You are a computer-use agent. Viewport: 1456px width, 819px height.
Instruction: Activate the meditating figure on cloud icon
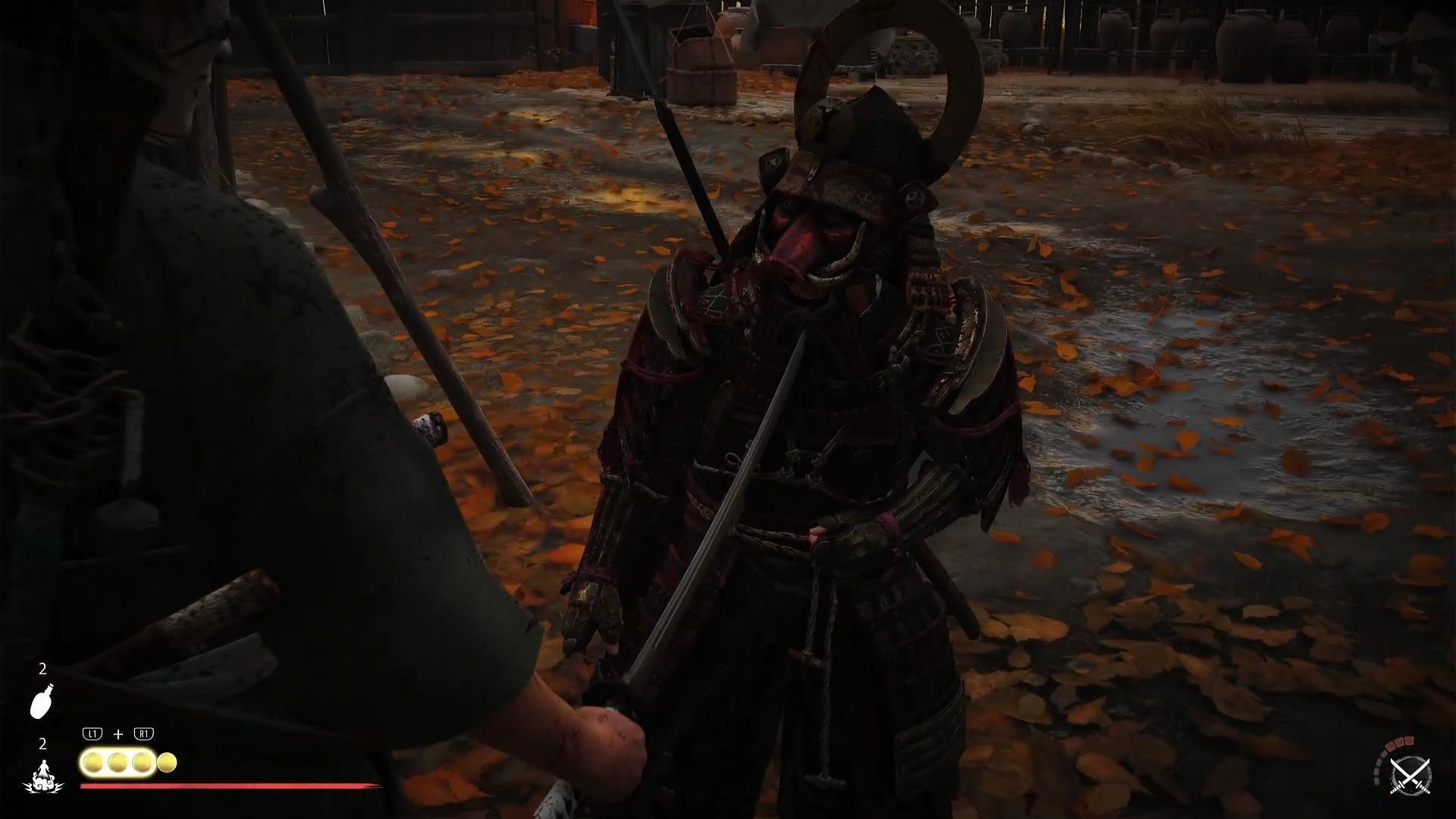coord(43,776)
